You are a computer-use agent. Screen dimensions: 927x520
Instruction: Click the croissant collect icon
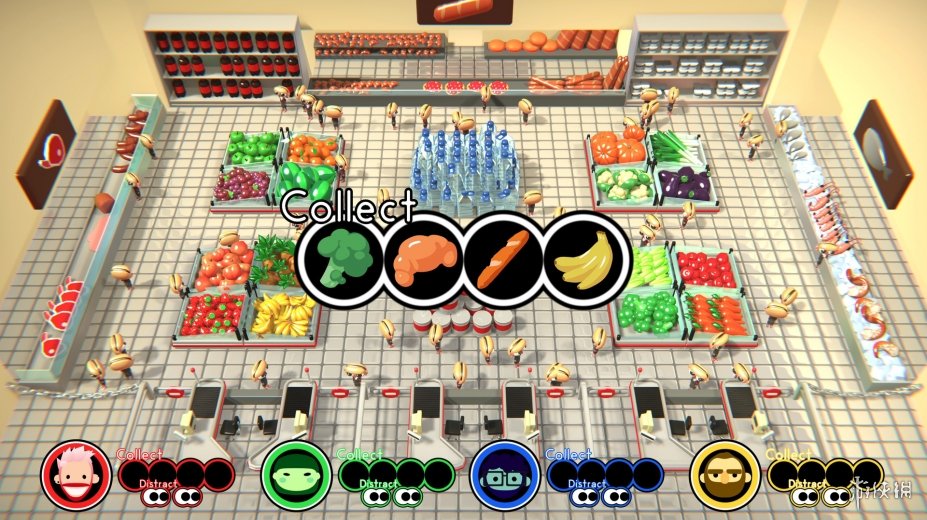[x=425, y=260]
